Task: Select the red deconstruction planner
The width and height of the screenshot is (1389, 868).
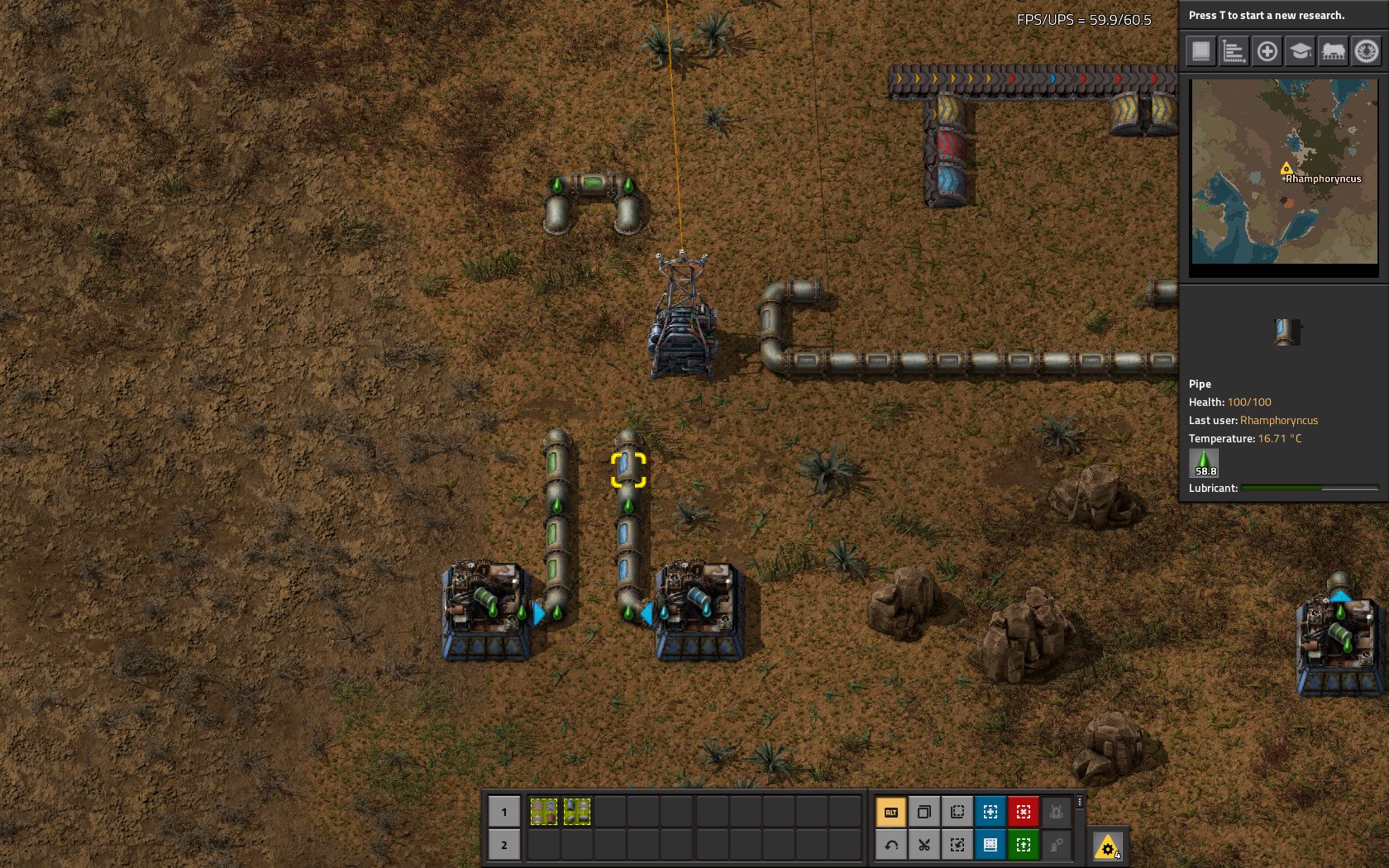Action: (x=1024, y=812)
